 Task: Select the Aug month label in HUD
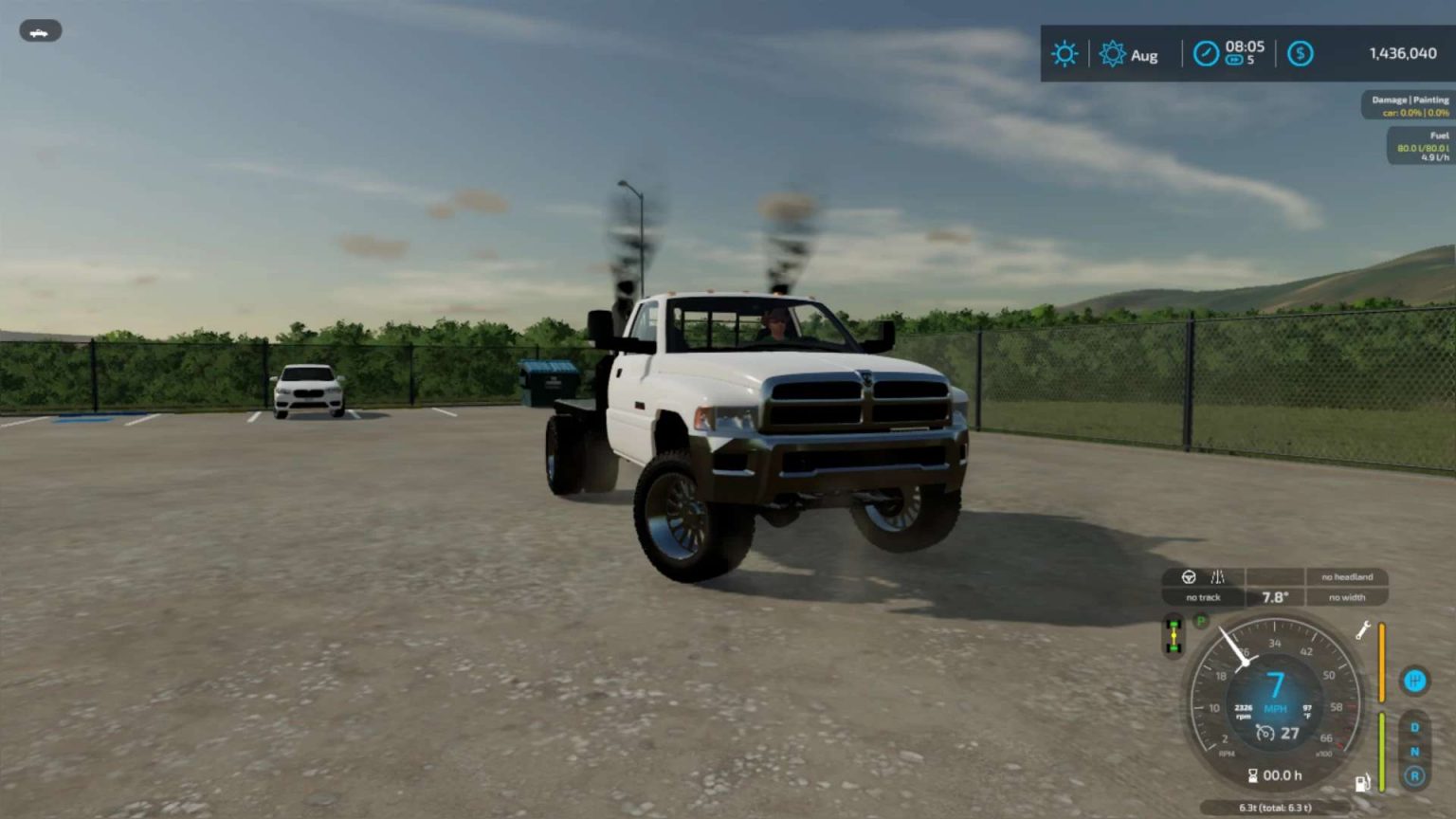(1143, 55)
